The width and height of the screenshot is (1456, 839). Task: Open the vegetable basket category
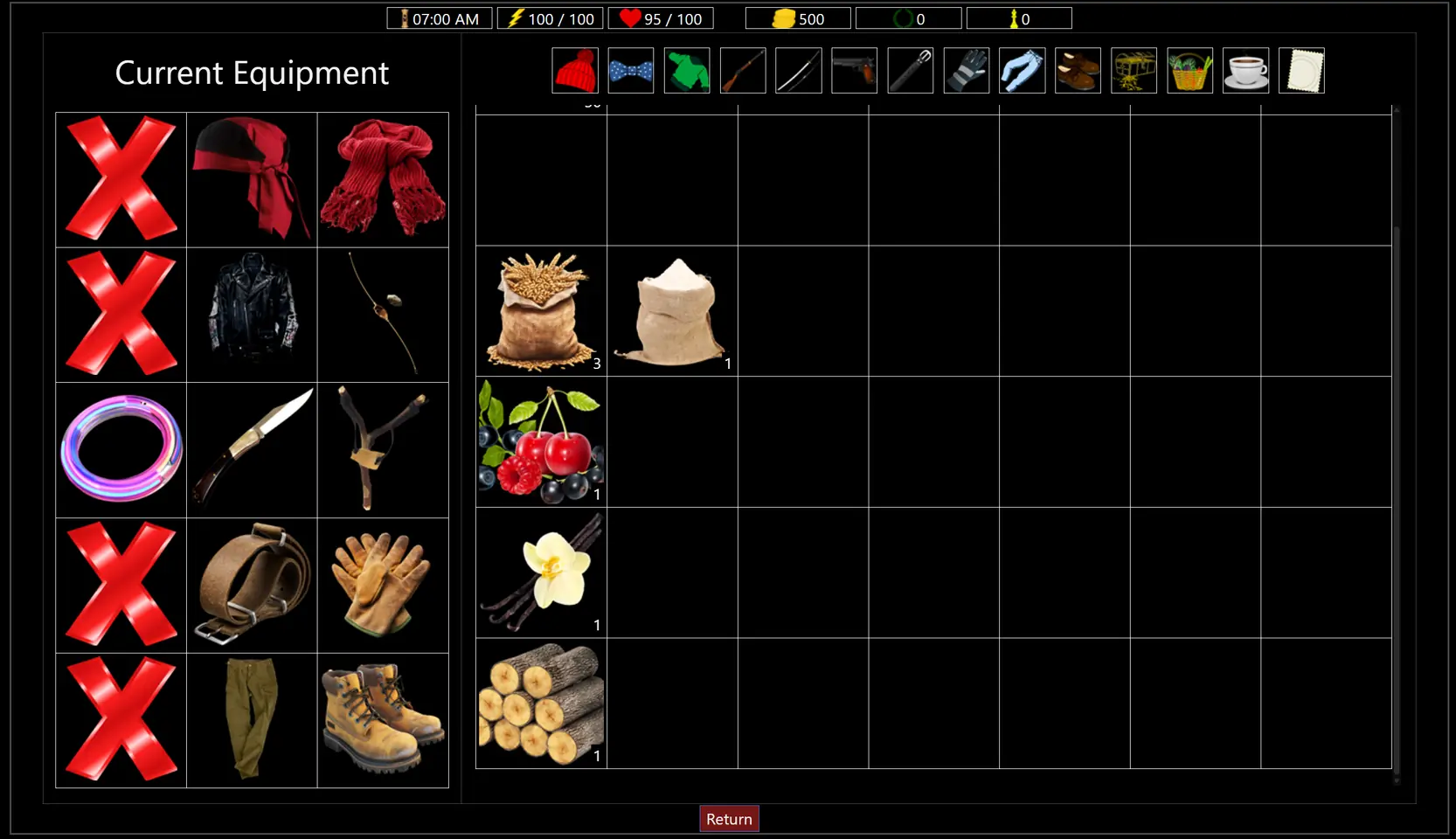tap(1189, 71)
